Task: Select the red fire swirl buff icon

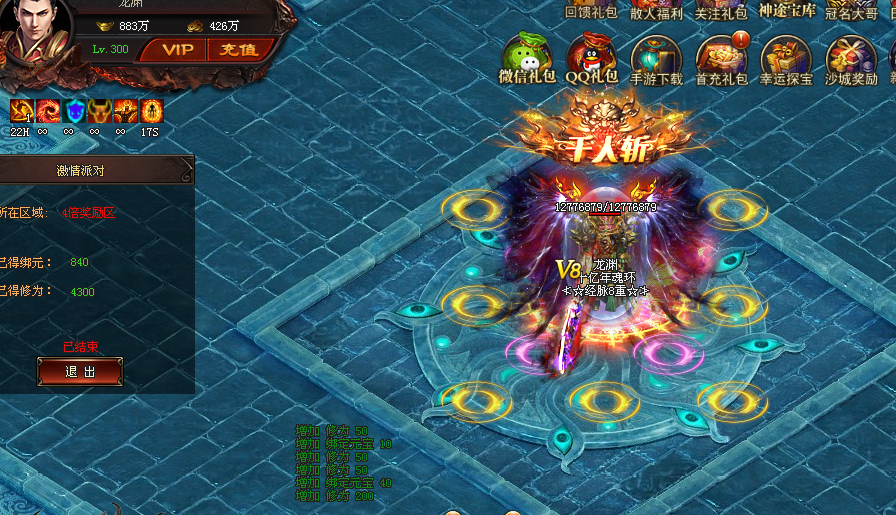Action: click(46, 111)
